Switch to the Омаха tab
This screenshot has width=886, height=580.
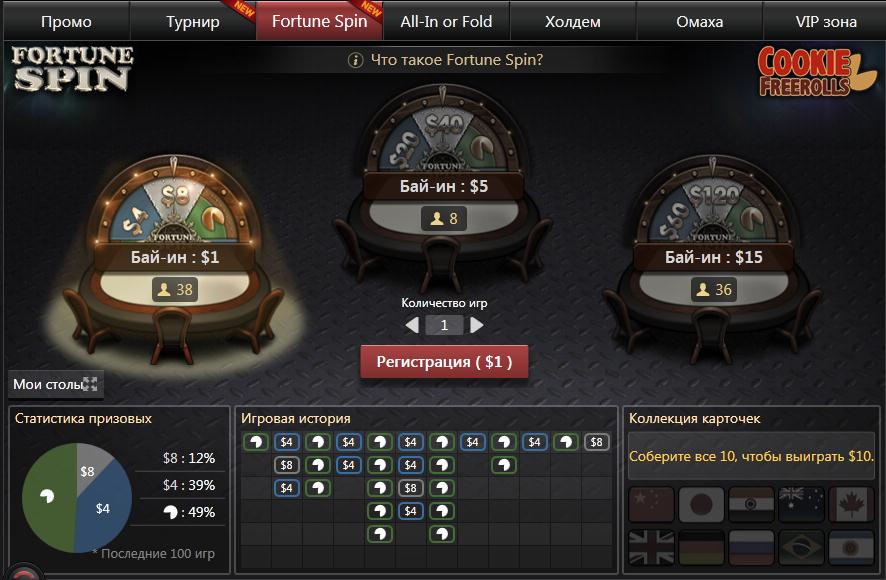699,21
